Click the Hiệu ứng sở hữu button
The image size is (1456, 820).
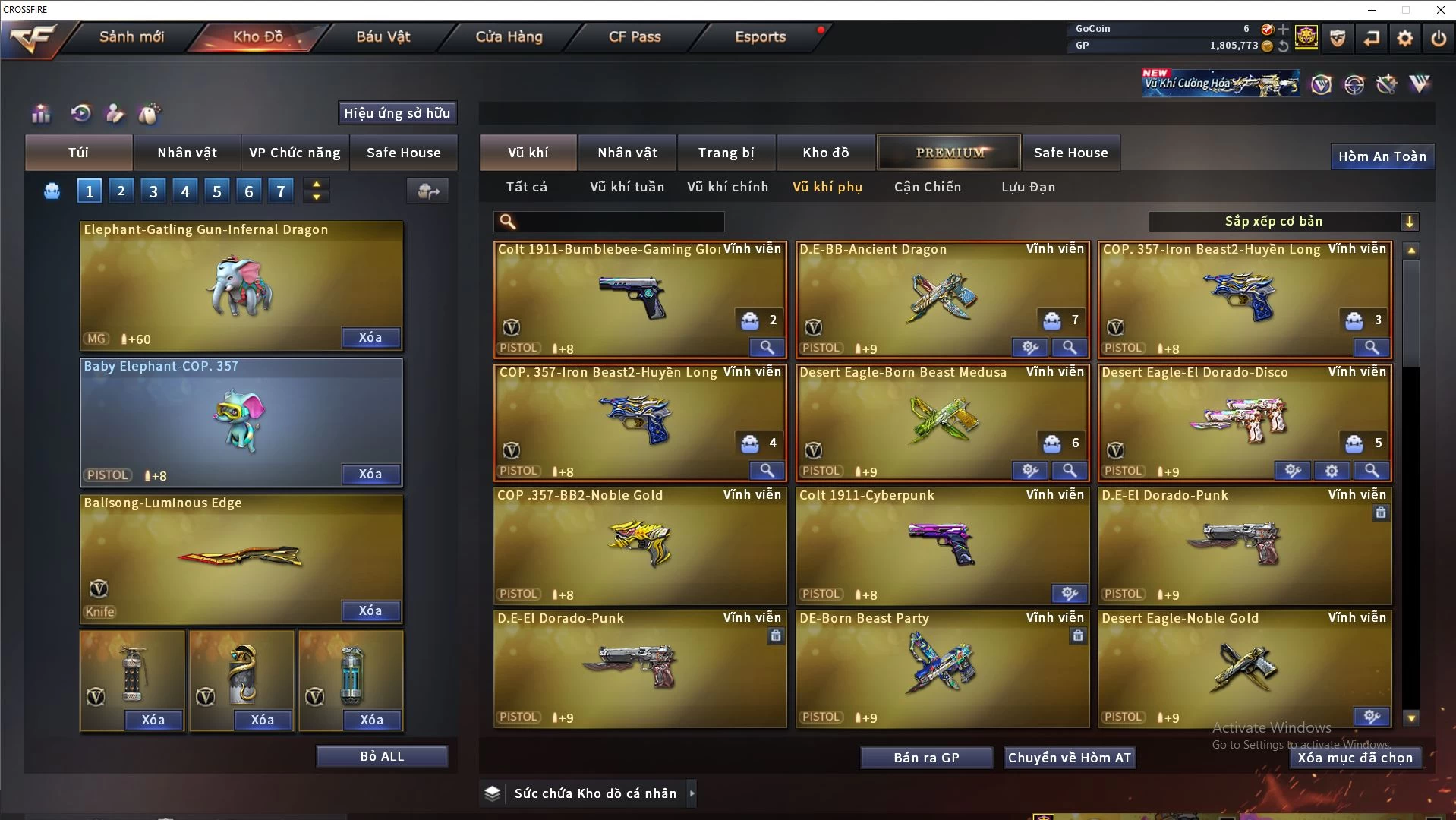coord(397,113)
